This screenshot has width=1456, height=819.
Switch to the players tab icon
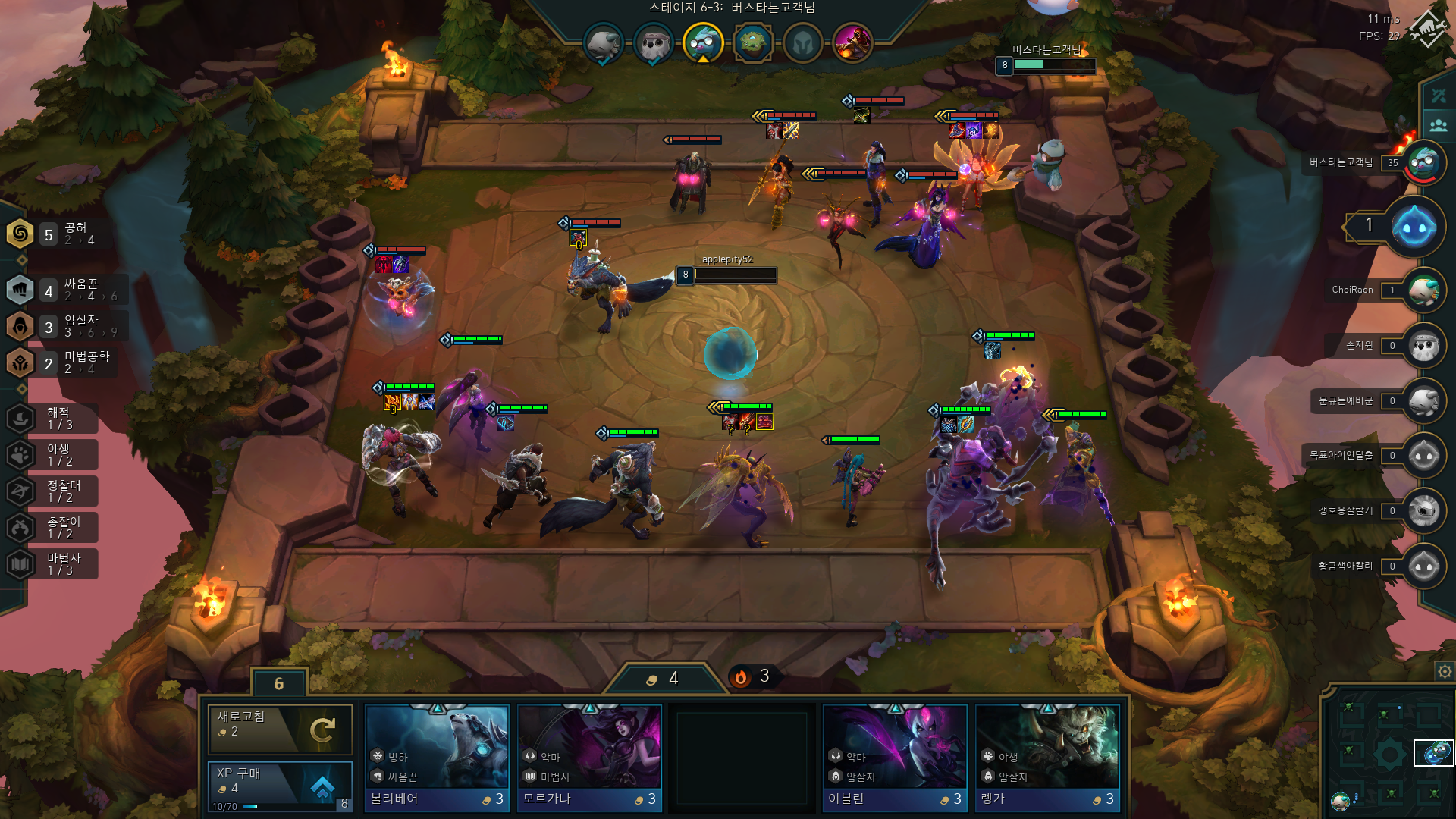1439,125
